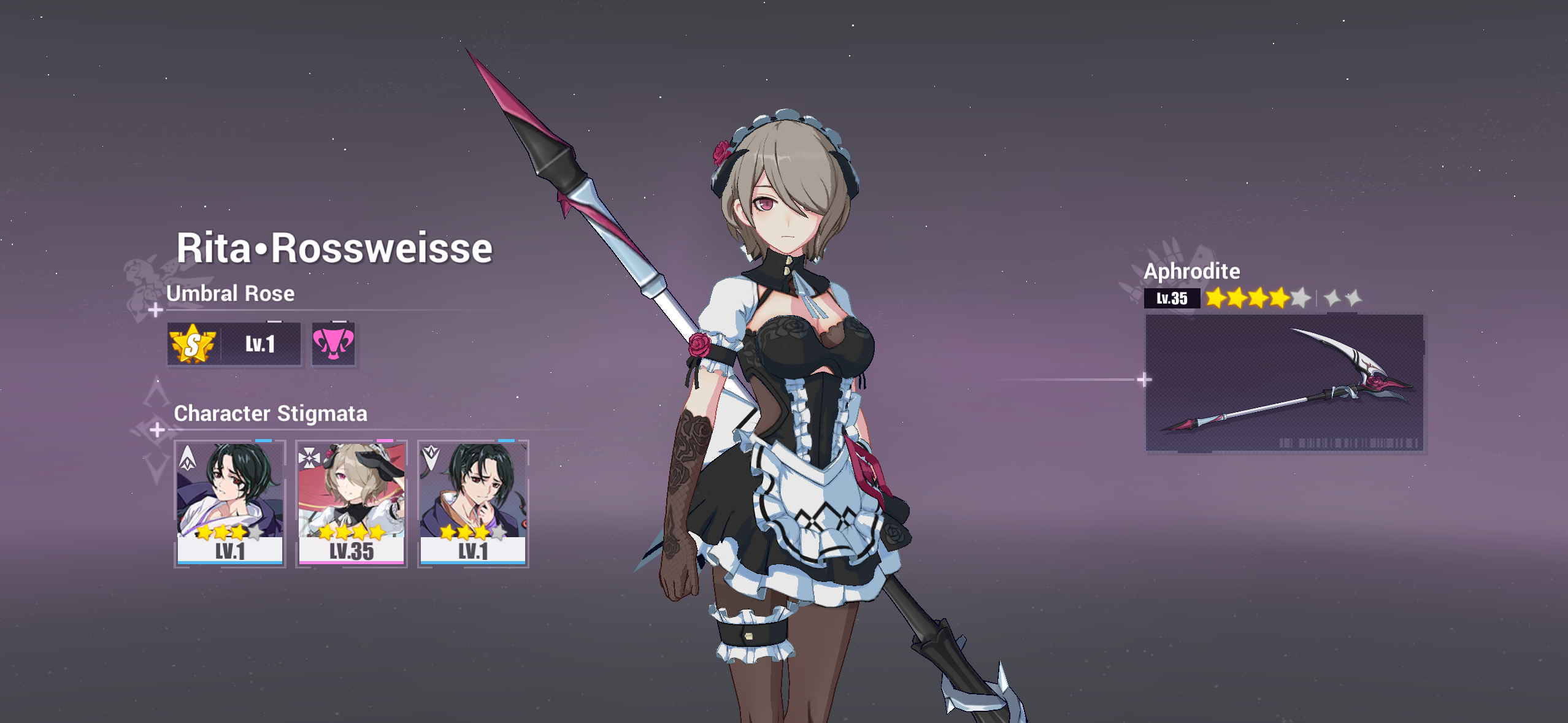The image size is (1568, 723).
Task: Click the Lv.35 label under Aphrodite
Action: (1172, 299)
